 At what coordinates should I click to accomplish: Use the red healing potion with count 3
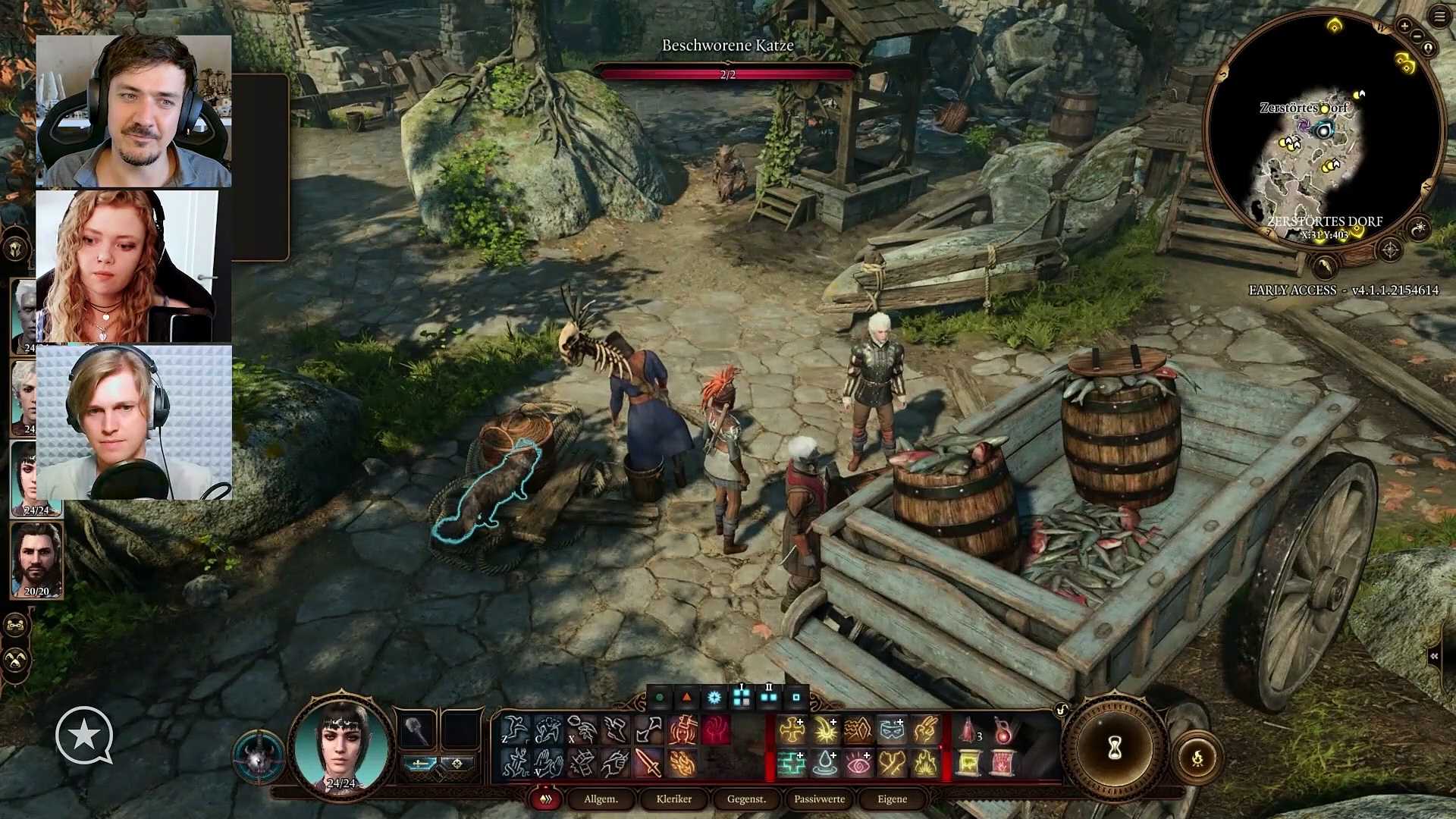click(x=968, y=730)
